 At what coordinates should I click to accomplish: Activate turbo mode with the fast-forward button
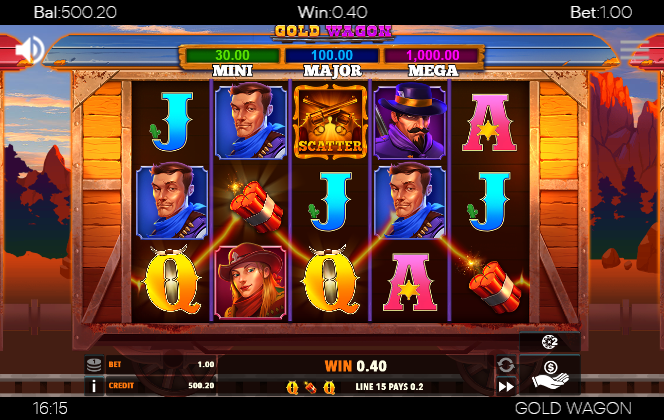coord(506,386)
